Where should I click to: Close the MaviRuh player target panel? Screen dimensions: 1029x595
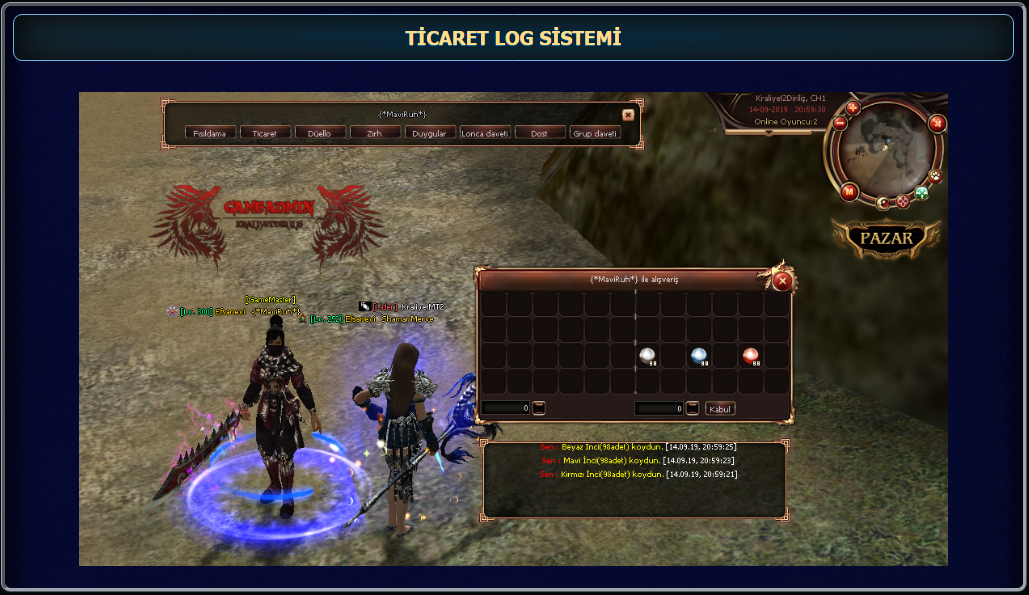click(x=627, y=115)
